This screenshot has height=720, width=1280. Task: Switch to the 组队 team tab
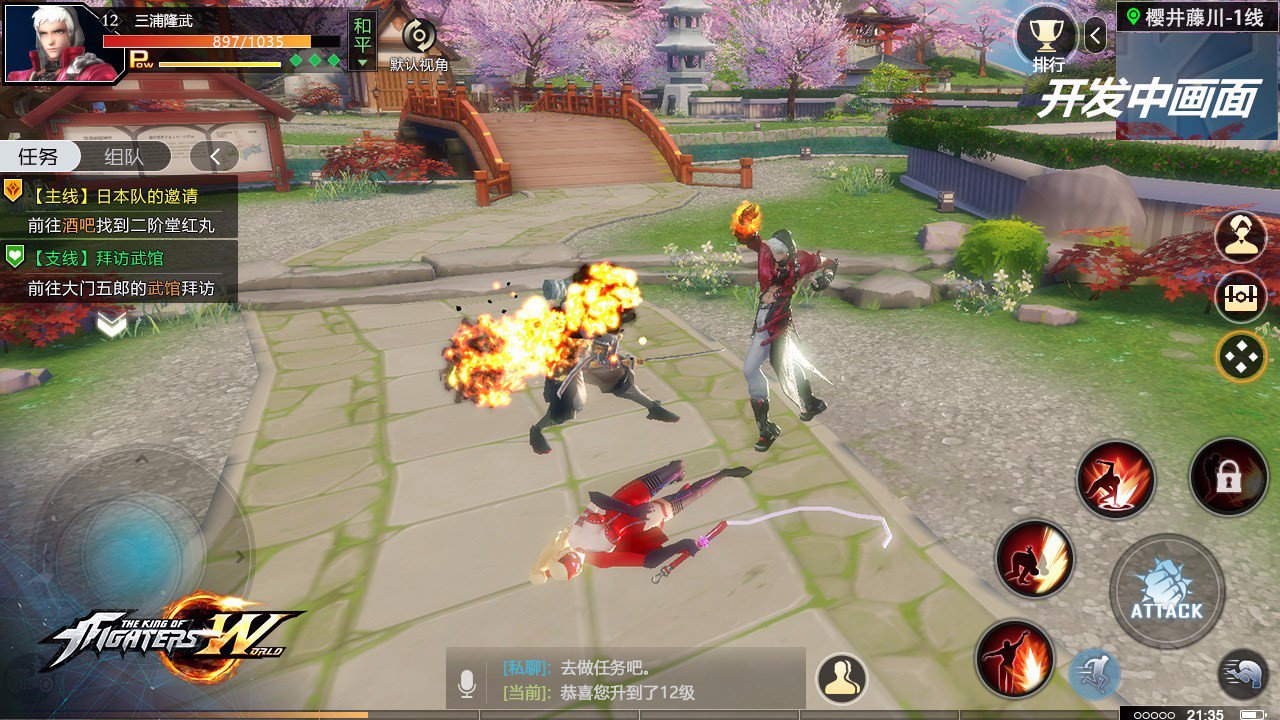[124, 156]
